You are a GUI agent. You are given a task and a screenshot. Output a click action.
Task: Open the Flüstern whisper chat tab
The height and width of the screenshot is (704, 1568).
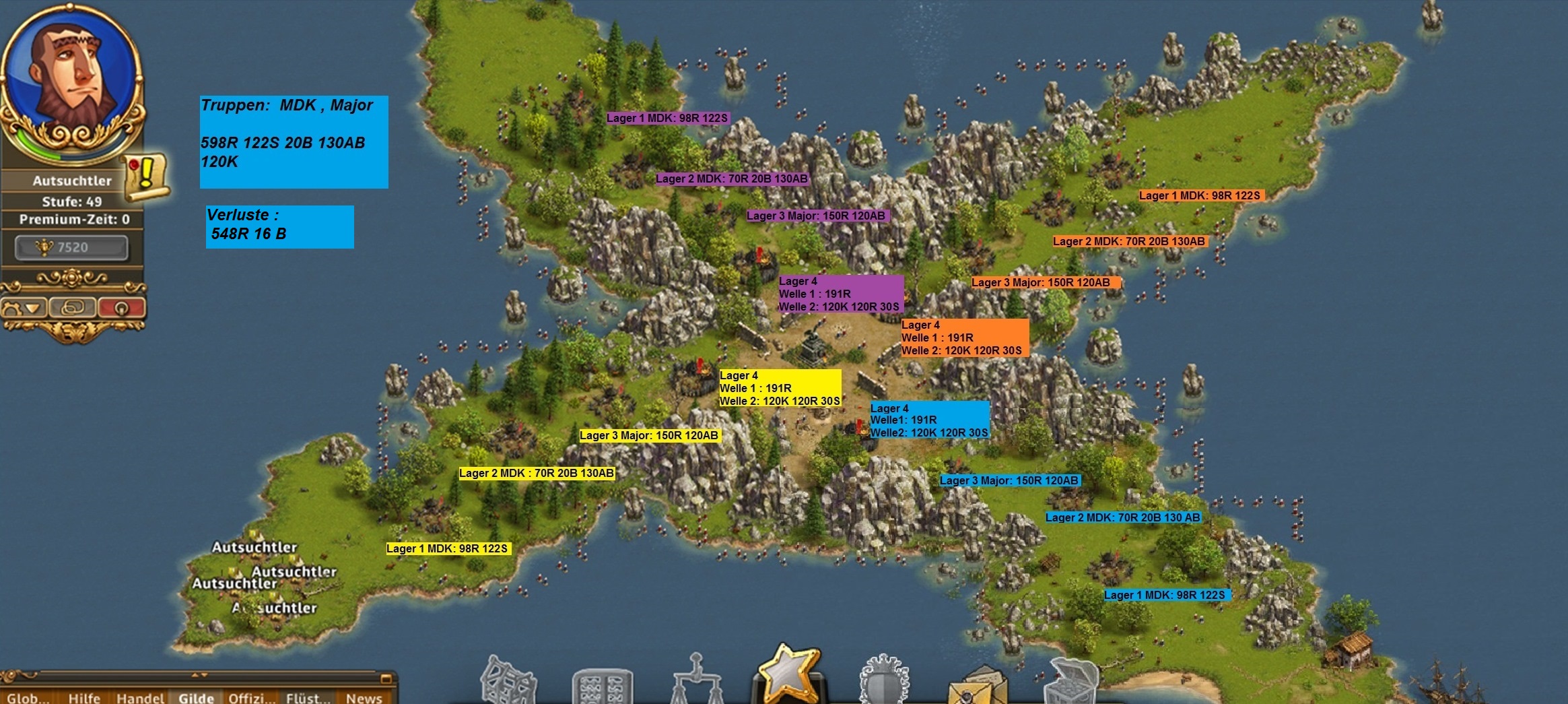(308, 697)
